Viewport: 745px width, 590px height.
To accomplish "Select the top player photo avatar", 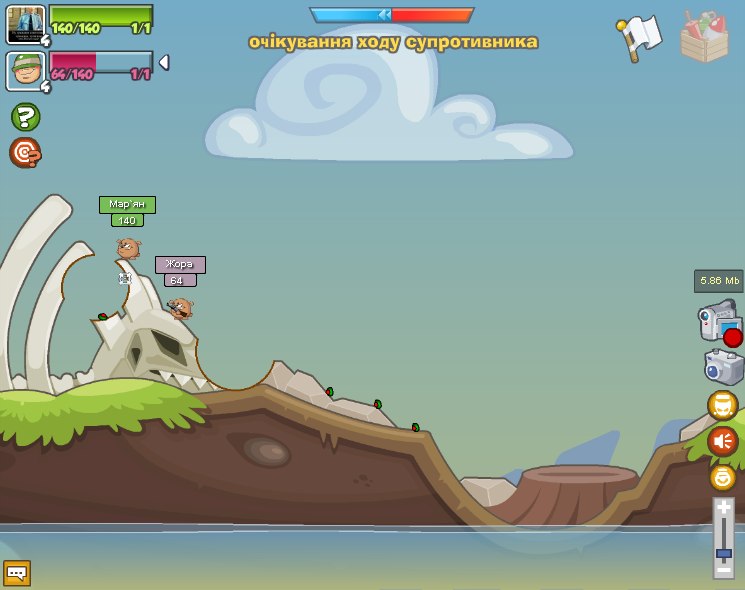I will tap(25, 24).
